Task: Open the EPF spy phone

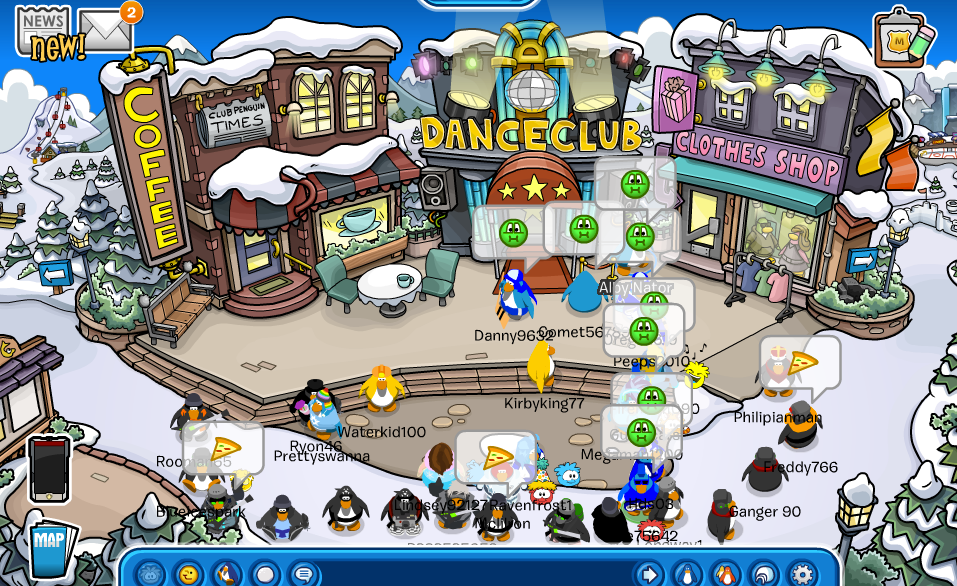Action: point(48,468)
